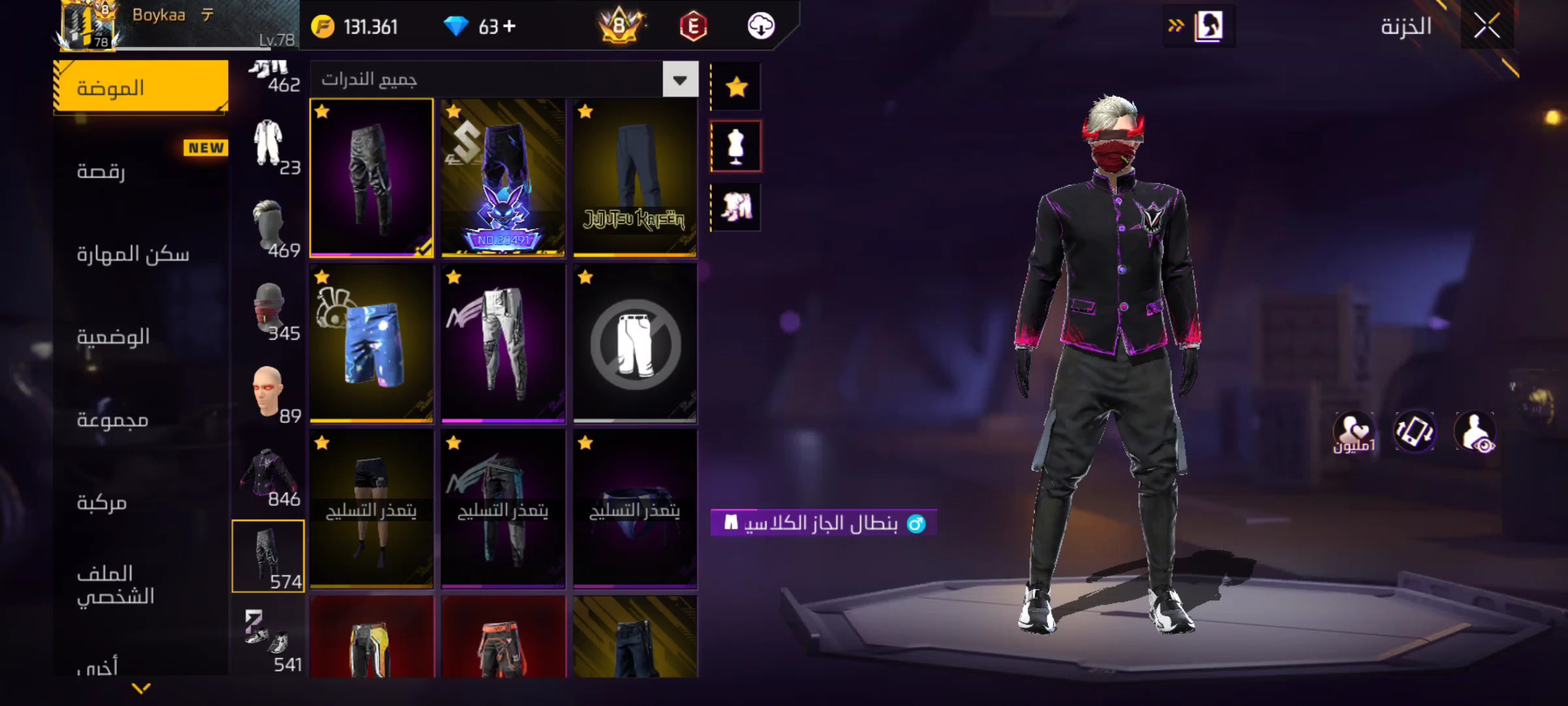Tap the character preview eye icon
This screenshot has width=1568, height=706.
click(x=1475, y=432)
